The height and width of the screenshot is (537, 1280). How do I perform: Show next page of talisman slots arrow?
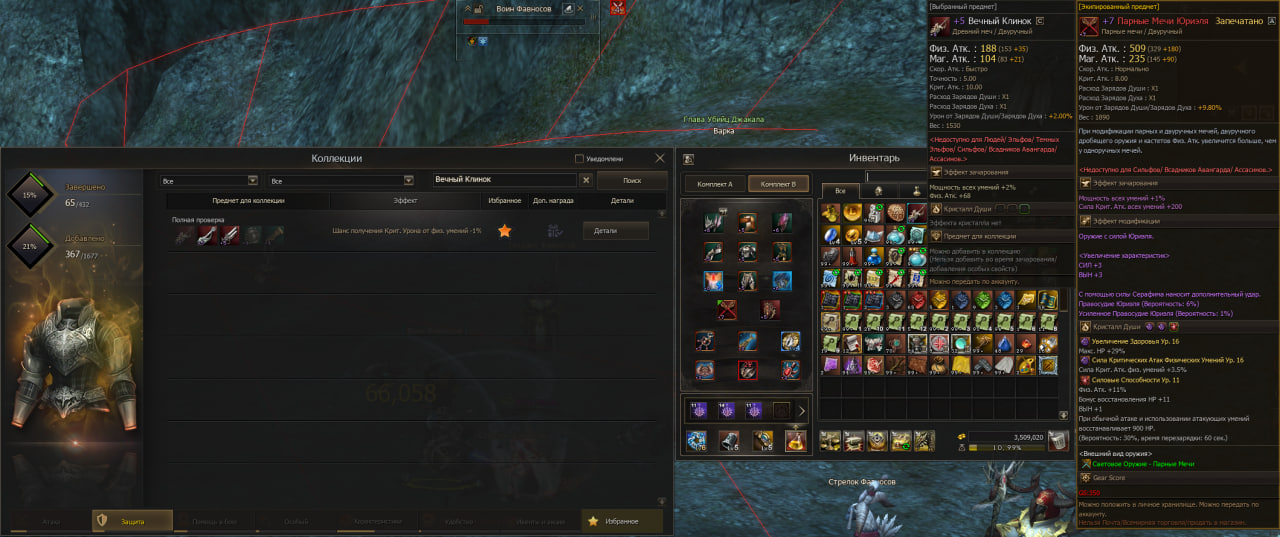click(x=801, y=410)
